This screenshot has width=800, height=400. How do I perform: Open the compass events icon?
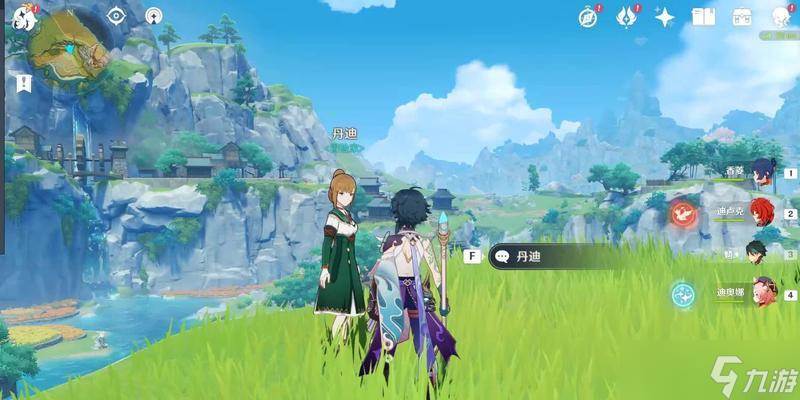(x=588, y=16)
